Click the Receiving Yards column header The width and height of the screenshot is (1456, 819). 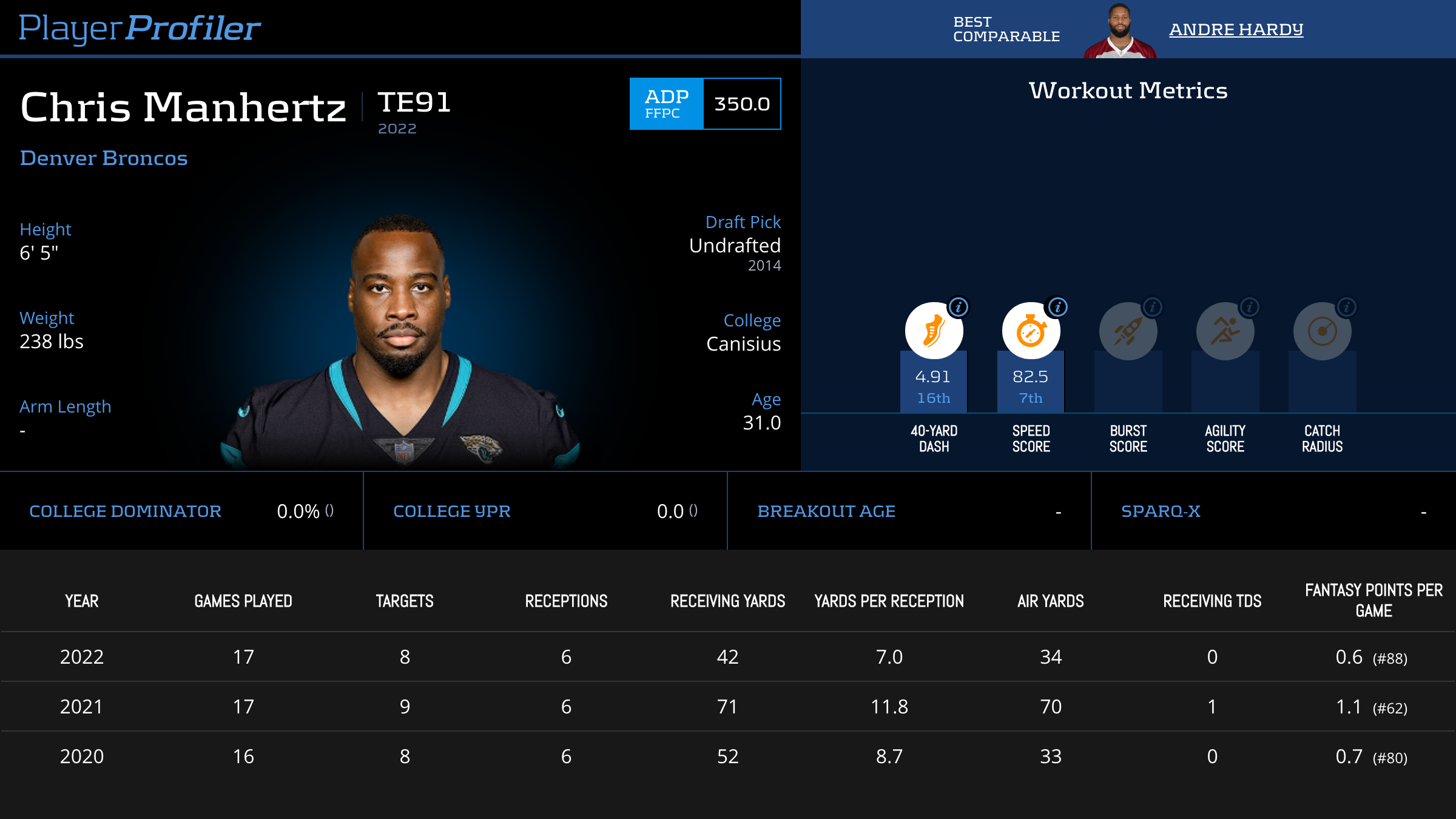coord(727,601)
